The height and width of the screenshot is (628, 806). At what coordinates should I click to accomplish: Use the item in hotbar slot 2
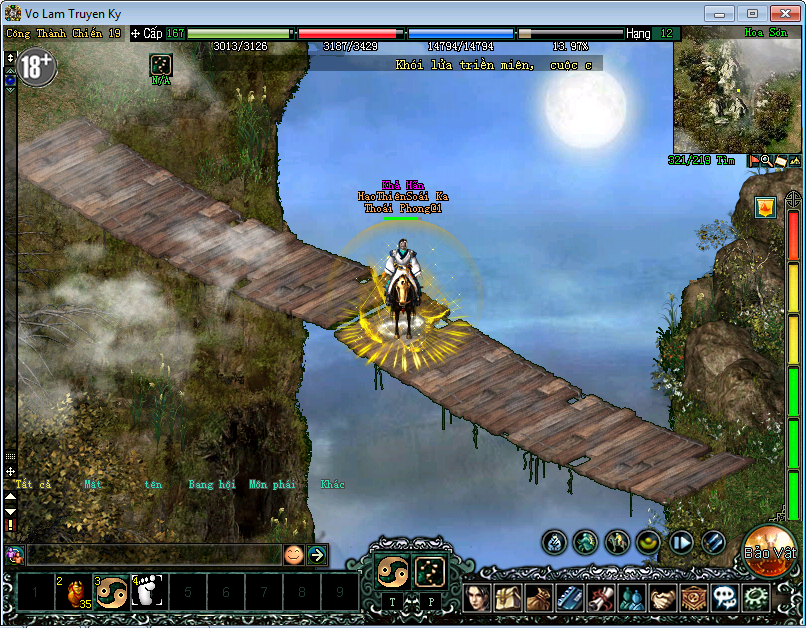75,592
